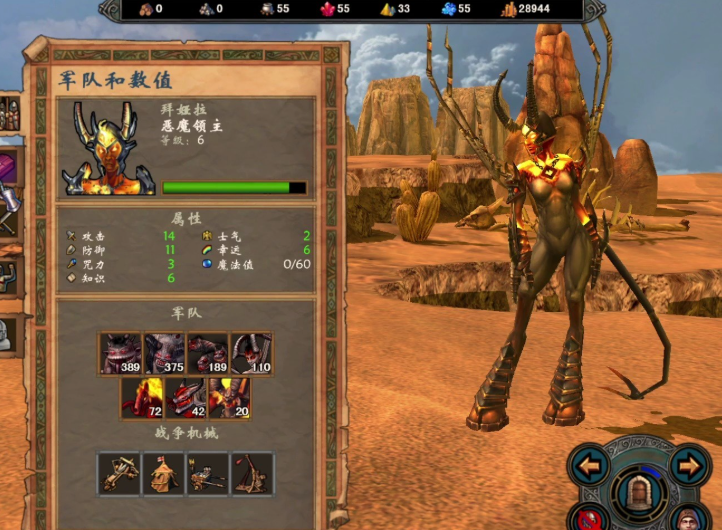722x530 pixels.
Task: Select the horned demon stack of 110
Action: pos(251,354)
